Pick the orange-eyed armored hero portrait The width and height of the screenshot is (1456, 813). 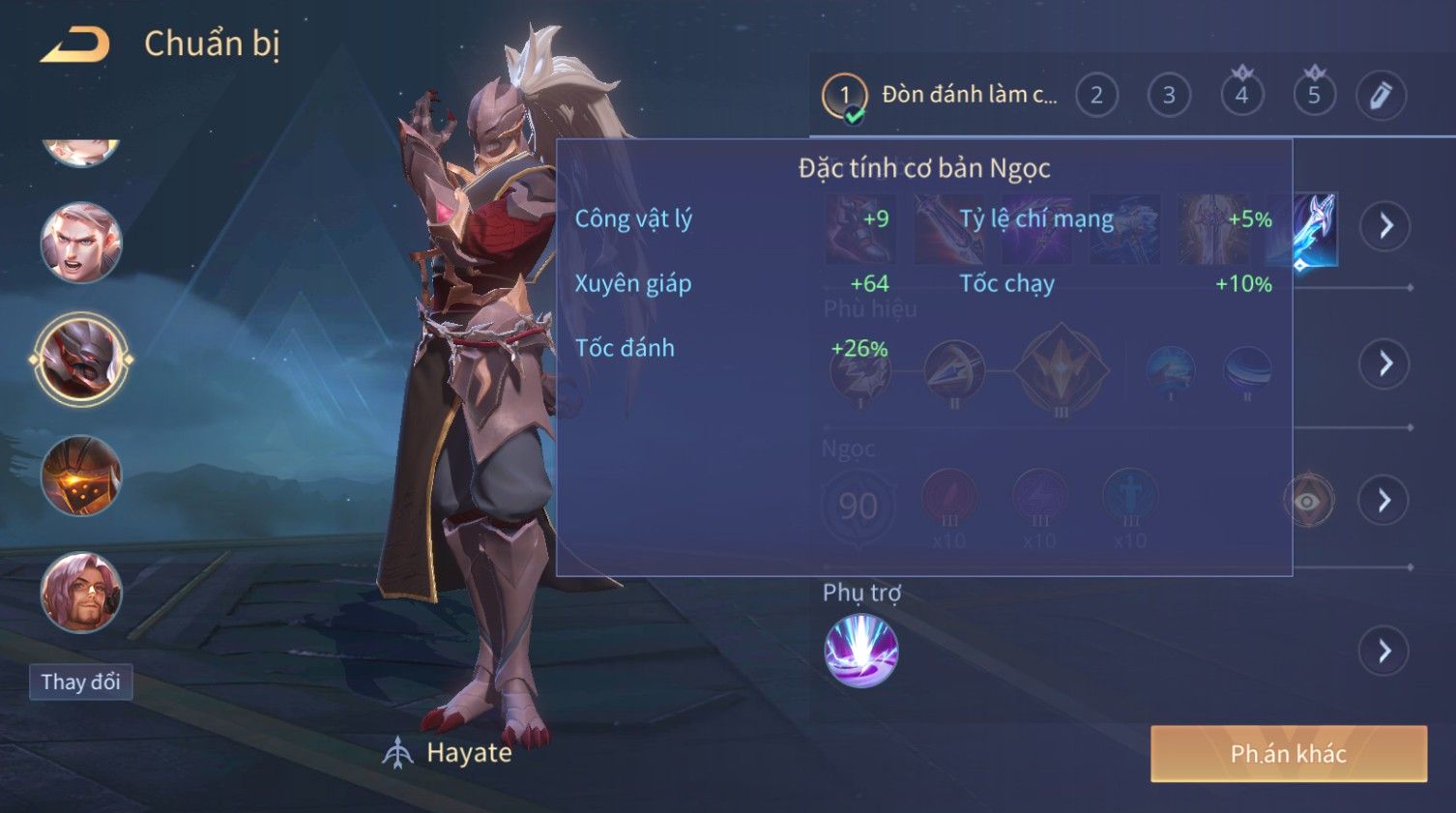click(x=81, y=476)
